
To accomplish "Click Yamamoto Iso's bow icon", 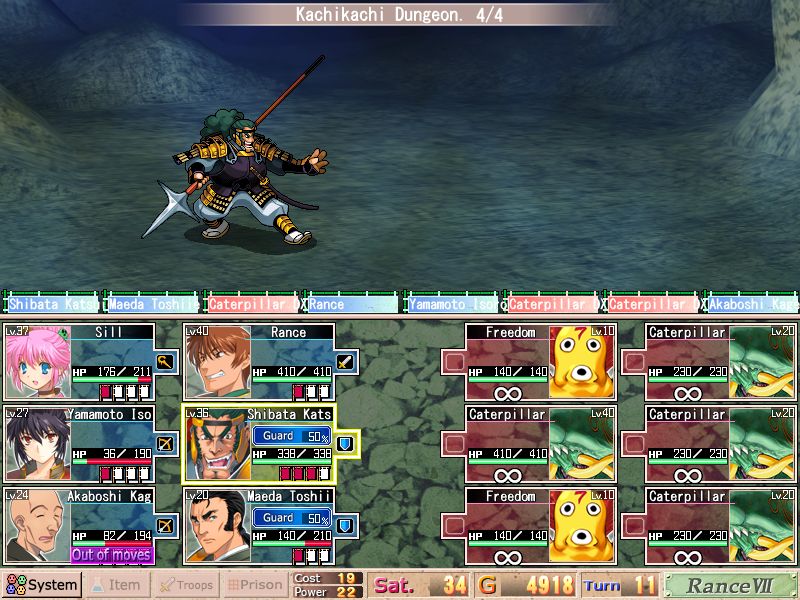I will 165,444.
